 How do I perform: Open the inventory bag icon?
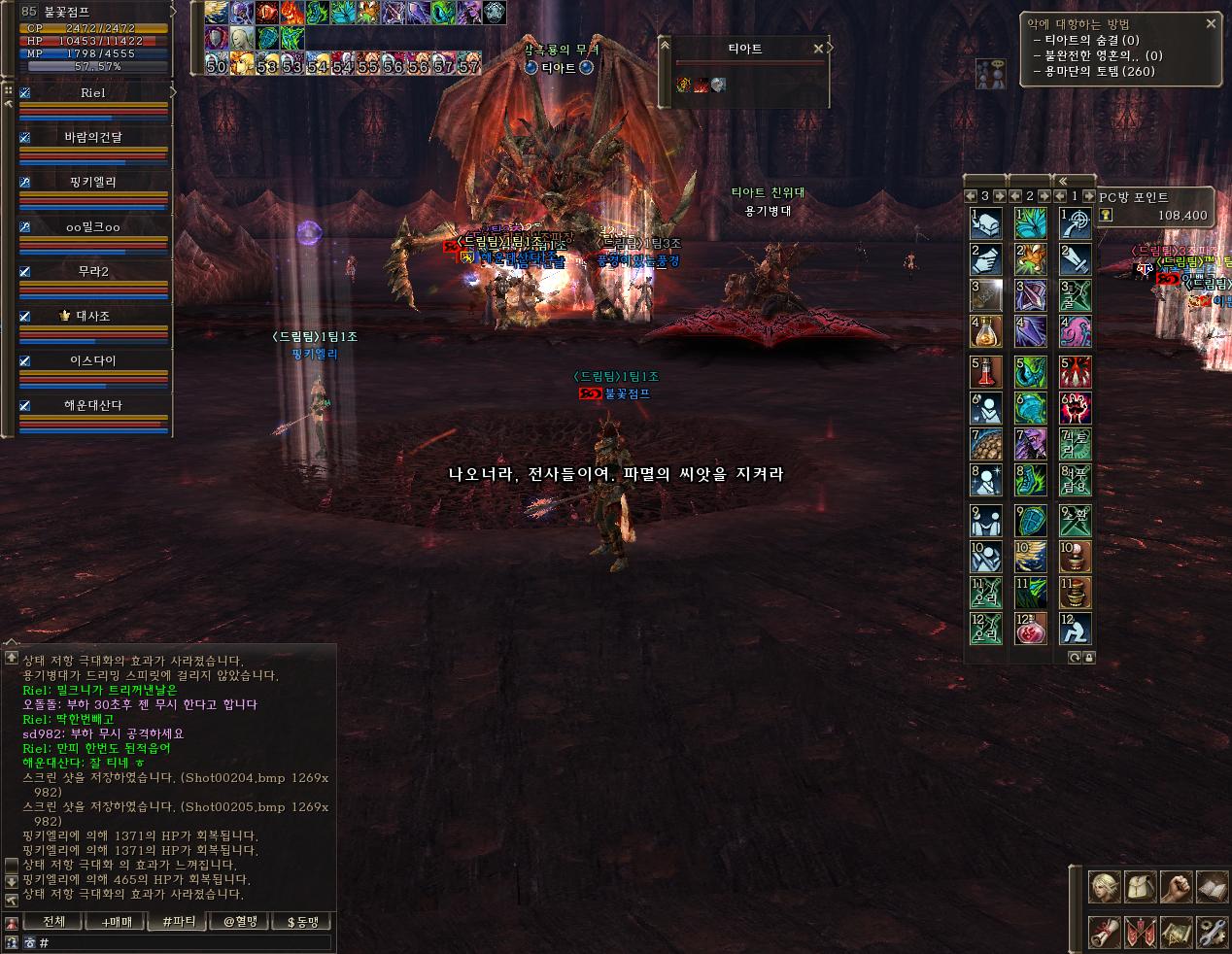(1142, 887)
